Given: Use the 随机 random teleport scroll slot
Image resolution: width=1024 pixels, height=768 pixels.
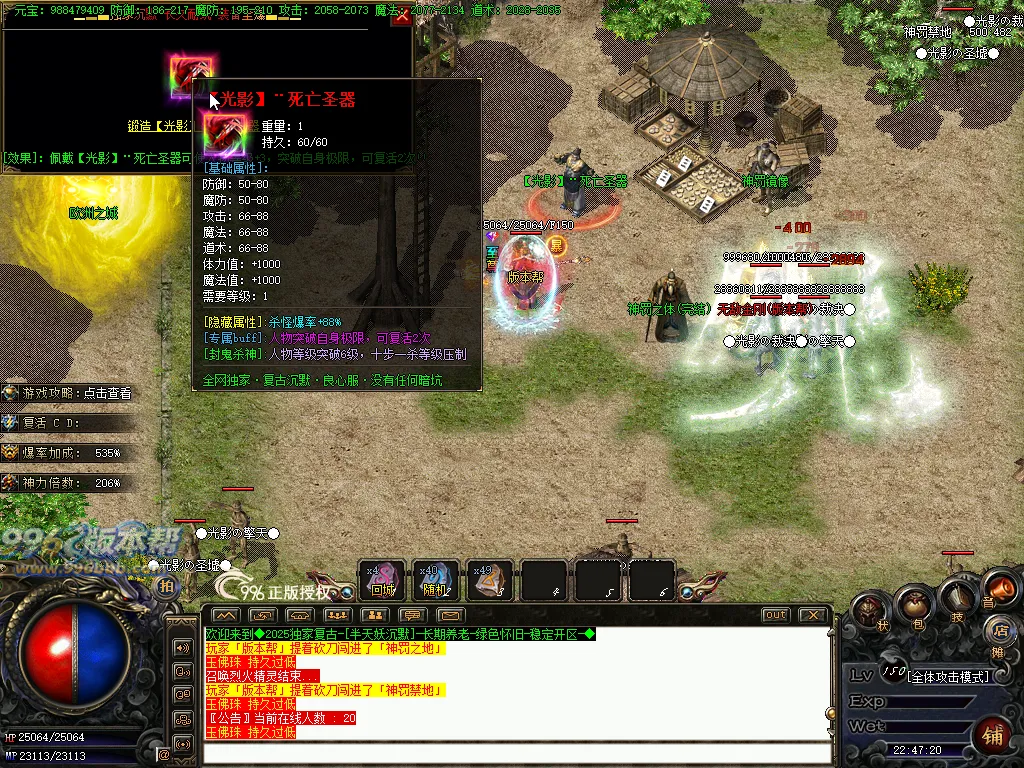Looking at the screenshot, I should click(x=436, y=580).
